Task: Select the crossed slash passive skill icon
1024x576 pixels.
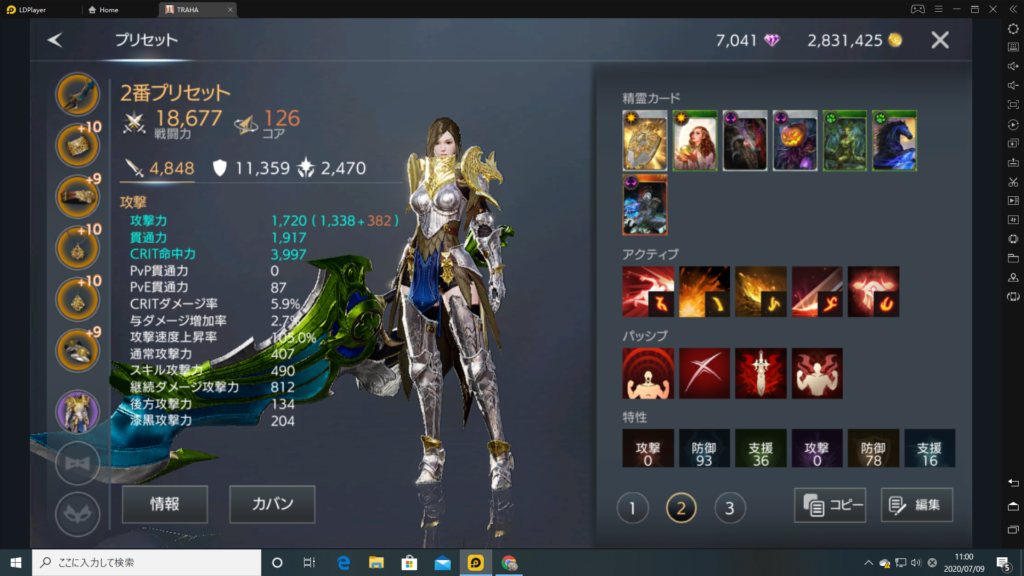Action: 705,374
